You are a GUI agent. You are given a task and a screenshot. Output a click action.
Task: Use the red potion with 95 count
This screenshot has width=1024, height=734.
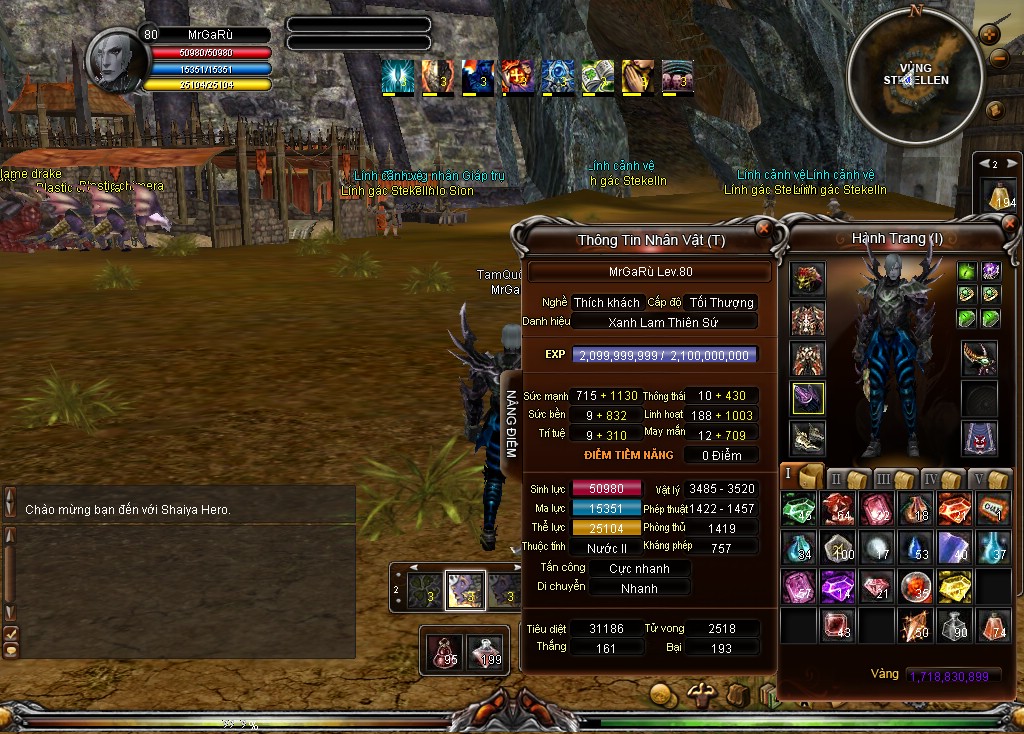coord(444,652)
